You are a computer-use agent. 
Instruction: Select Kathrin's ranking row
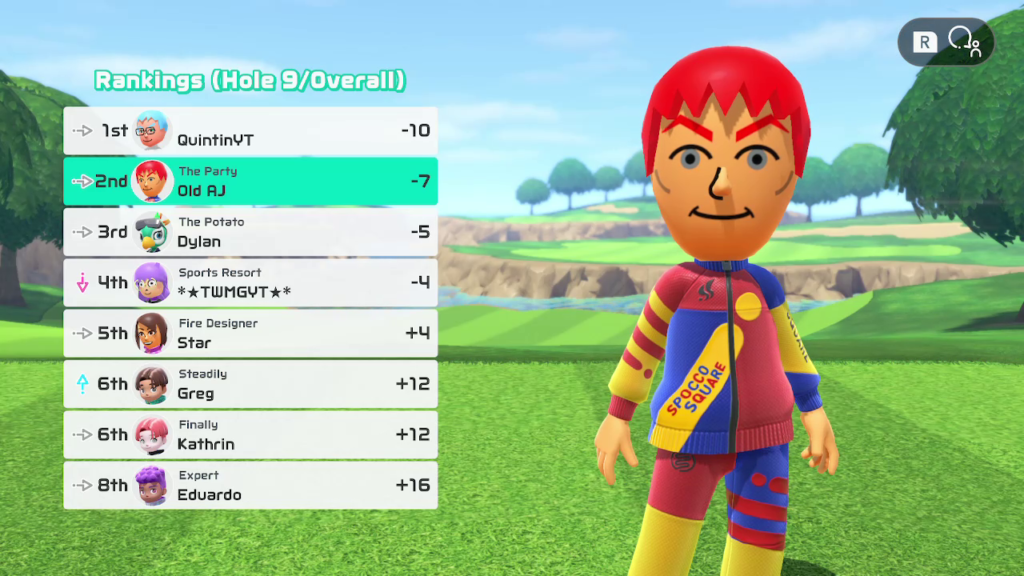[x=250, y=435]
